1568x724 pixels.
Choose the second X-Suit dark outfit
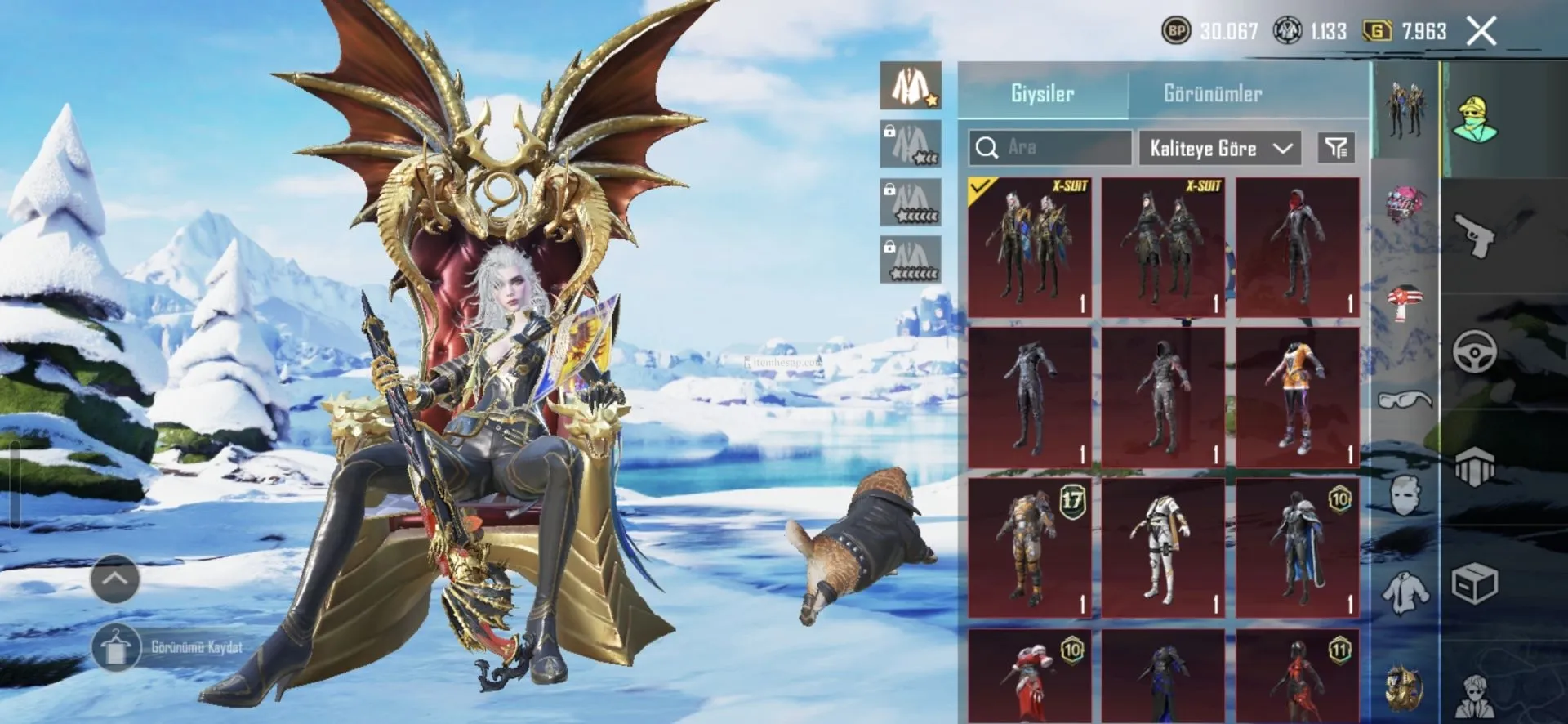[x=1163, y=248]
